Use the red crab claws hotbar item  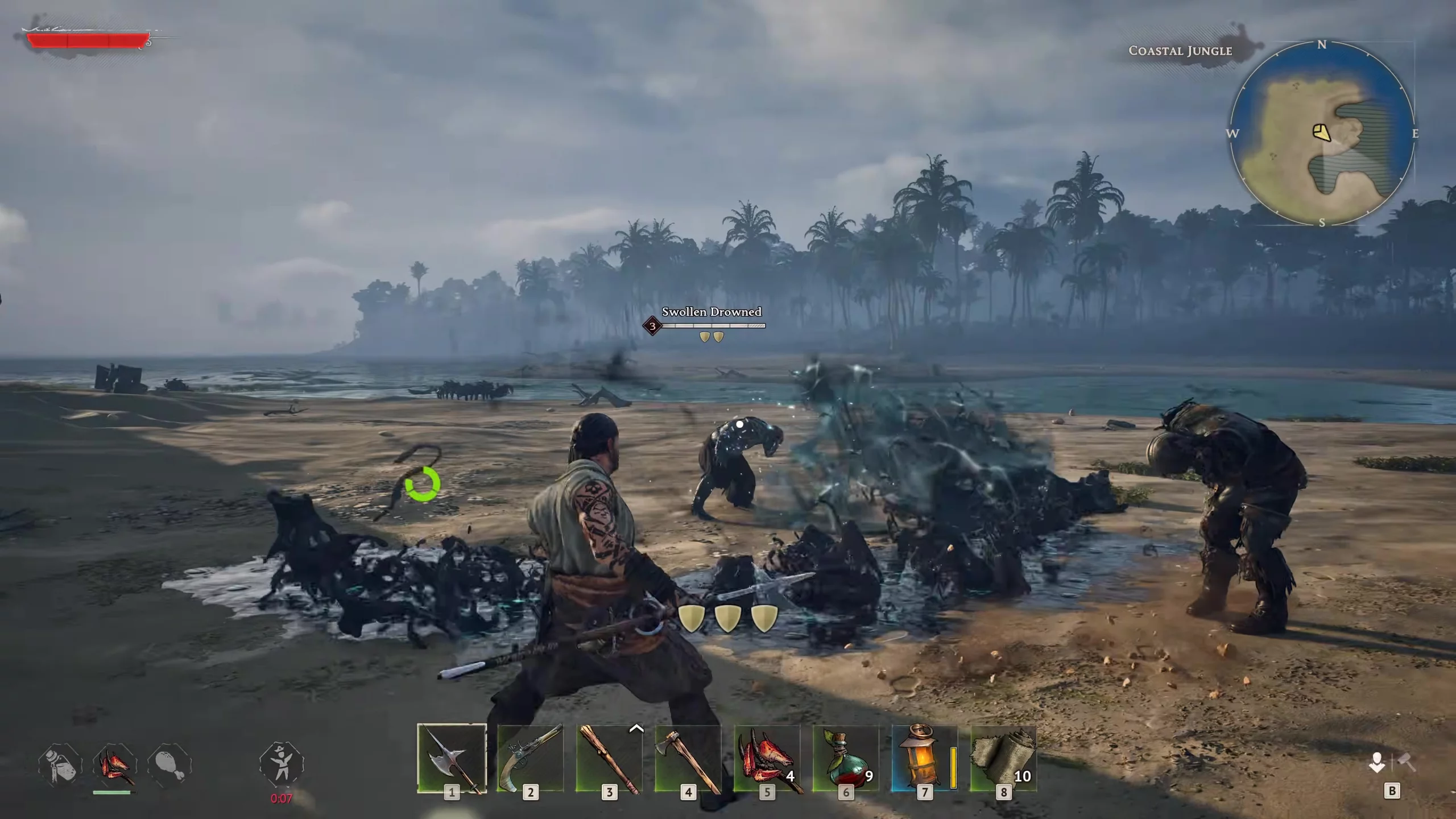[x=767, y=758]
